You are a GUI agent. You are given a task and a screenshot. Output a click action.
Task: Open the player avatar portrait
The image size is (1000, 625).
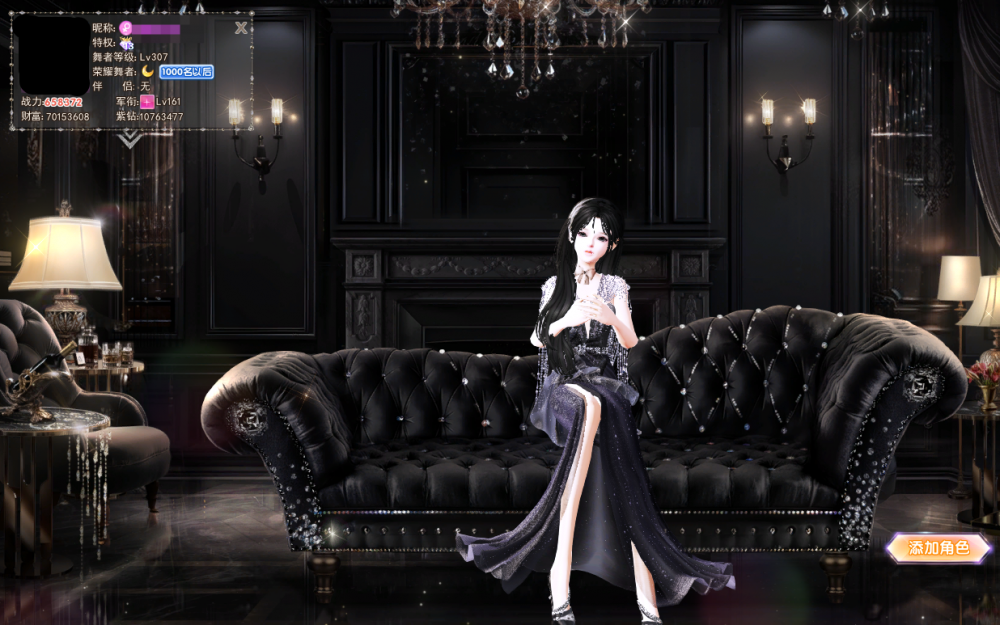point(54,56)
